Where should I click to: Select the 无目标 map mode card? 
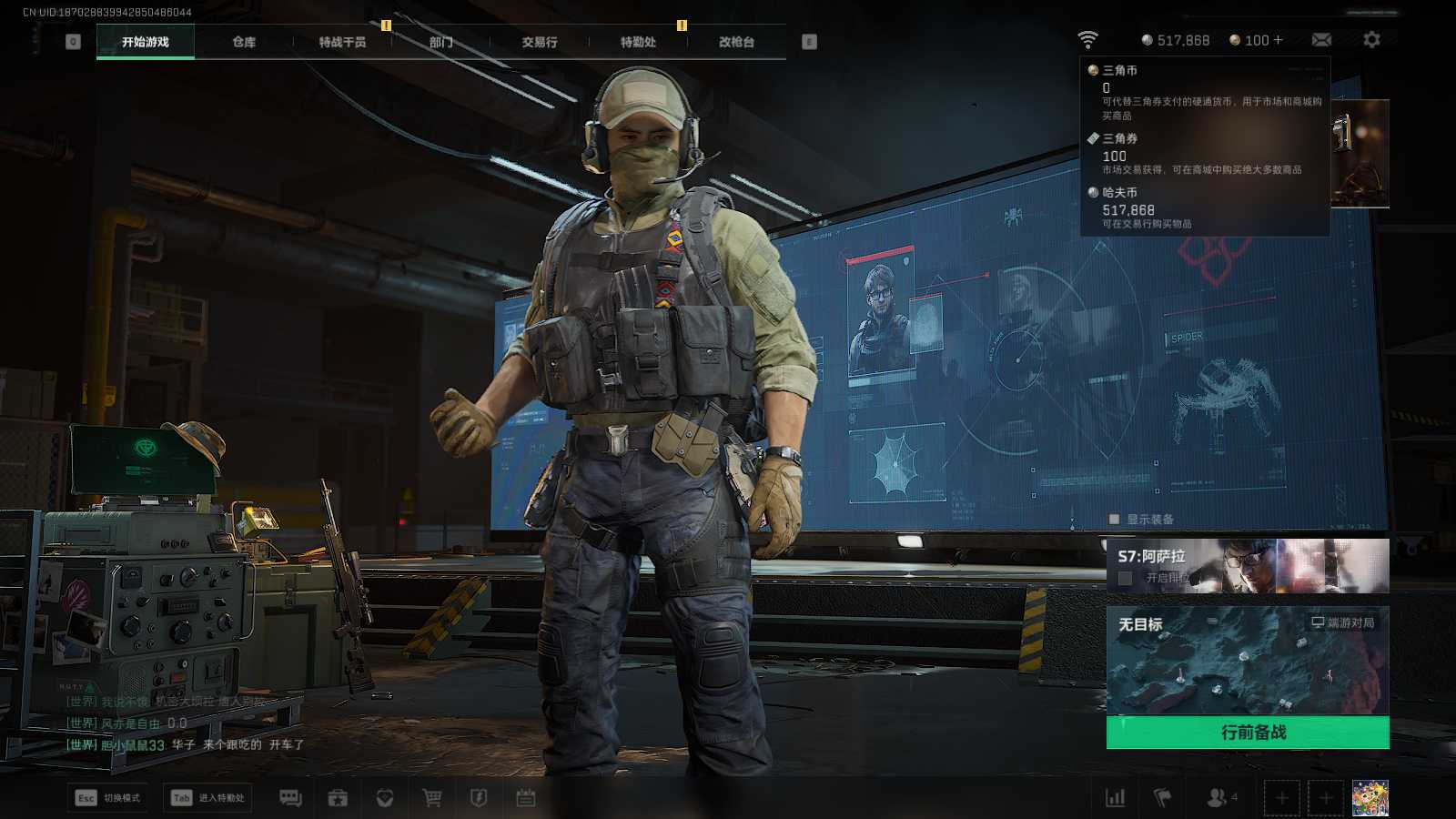[1248, 662]
